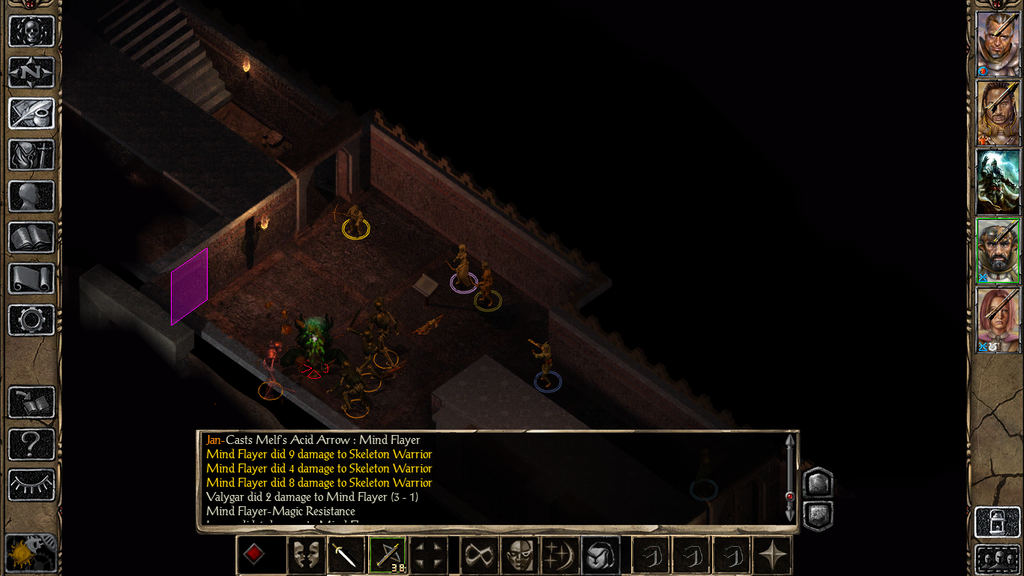
Task: Toggle party AI with the padlock button
Action: pos(998,522)
